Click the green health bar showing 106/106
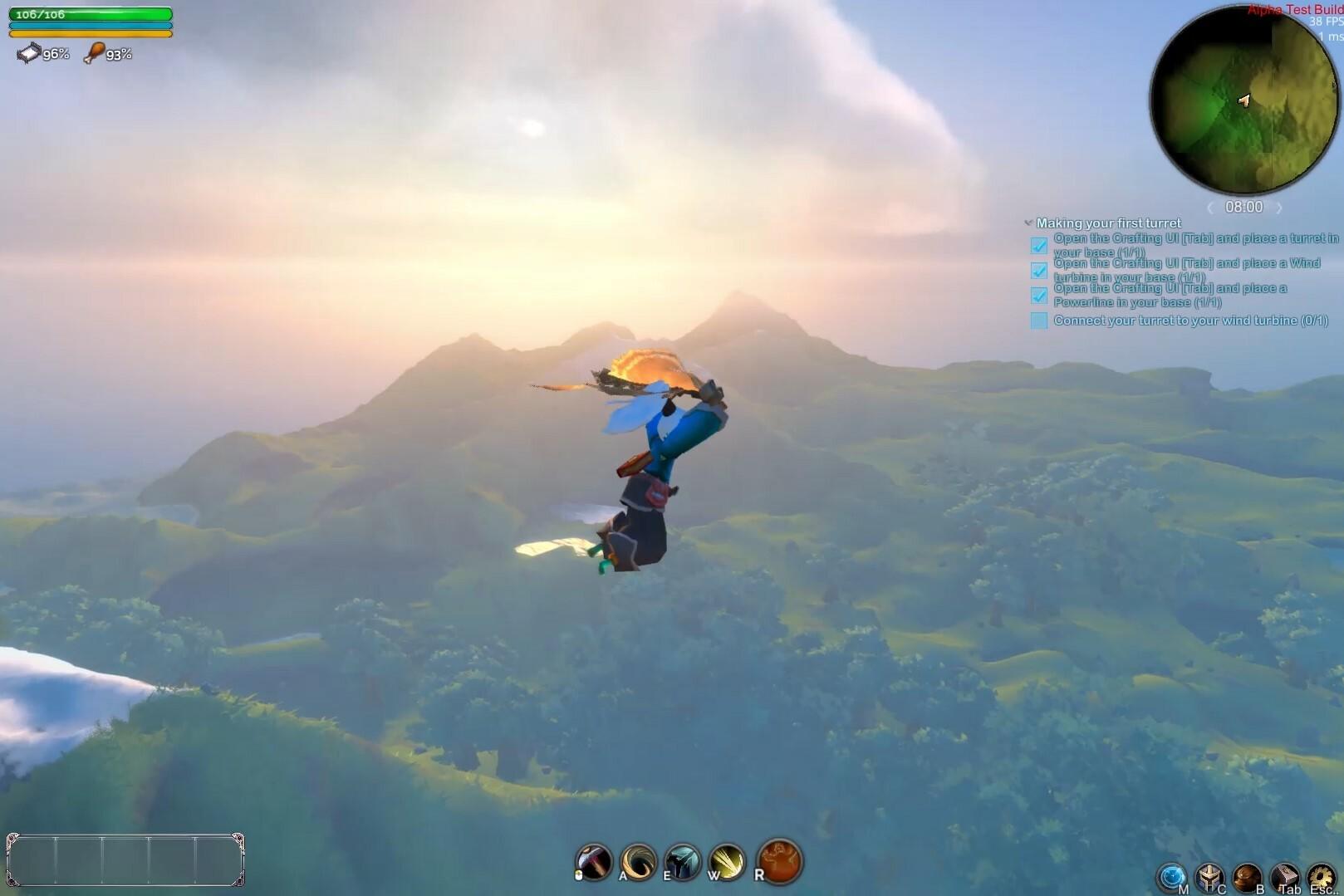The width and height of the screenshot is (1344, 896). (x=91, y=14)
